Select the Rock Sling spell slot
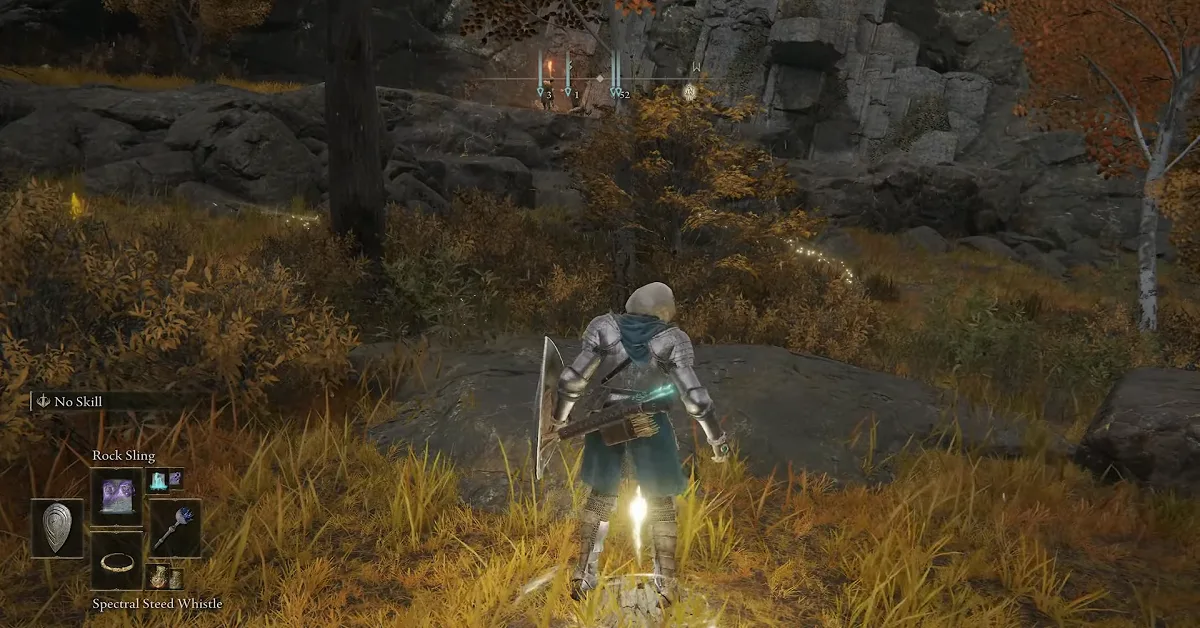1200x628 pixels. tap(117, 496)
